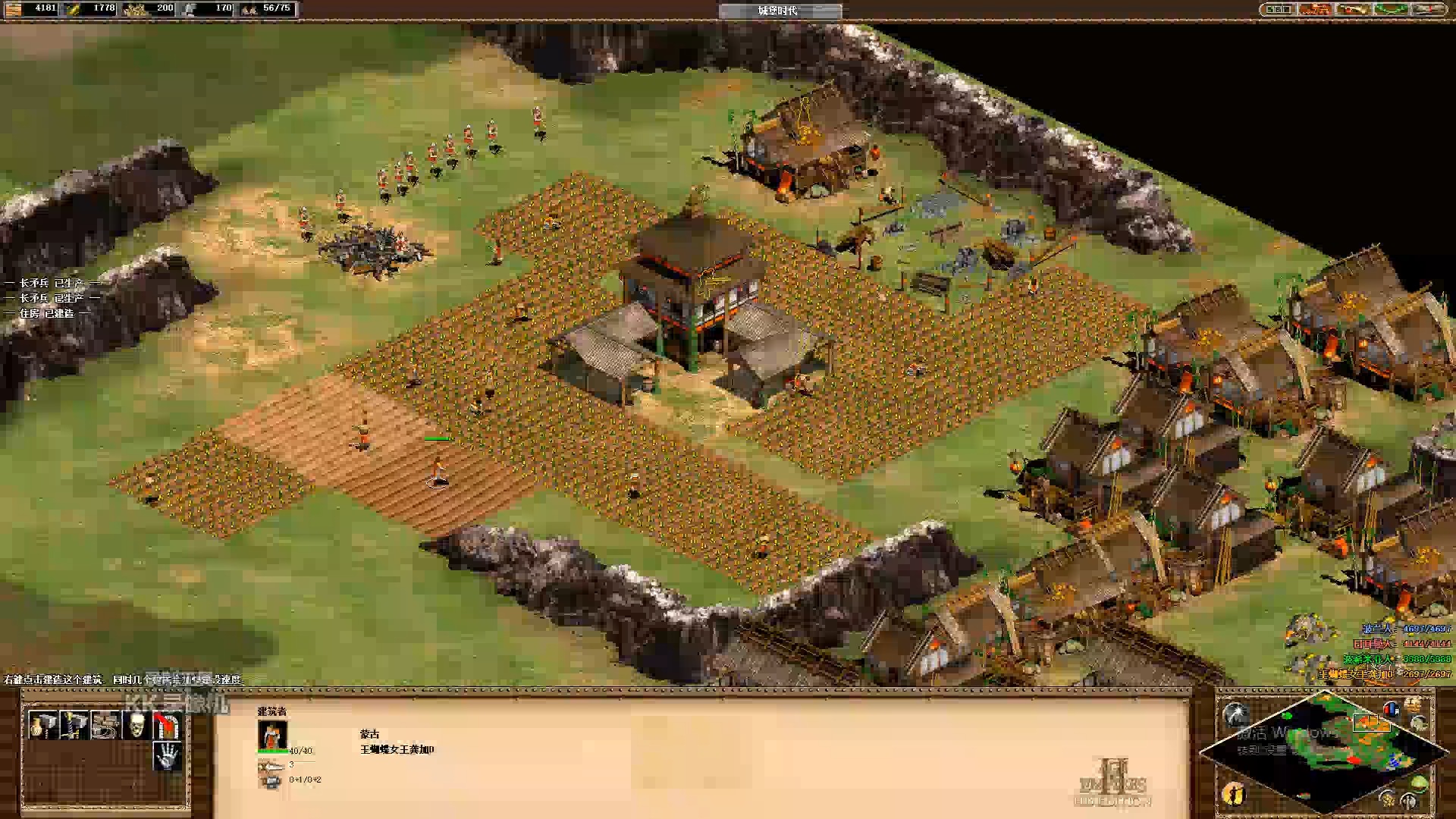Activate the flare signal button beside minimap

(x=1236, y=714)
